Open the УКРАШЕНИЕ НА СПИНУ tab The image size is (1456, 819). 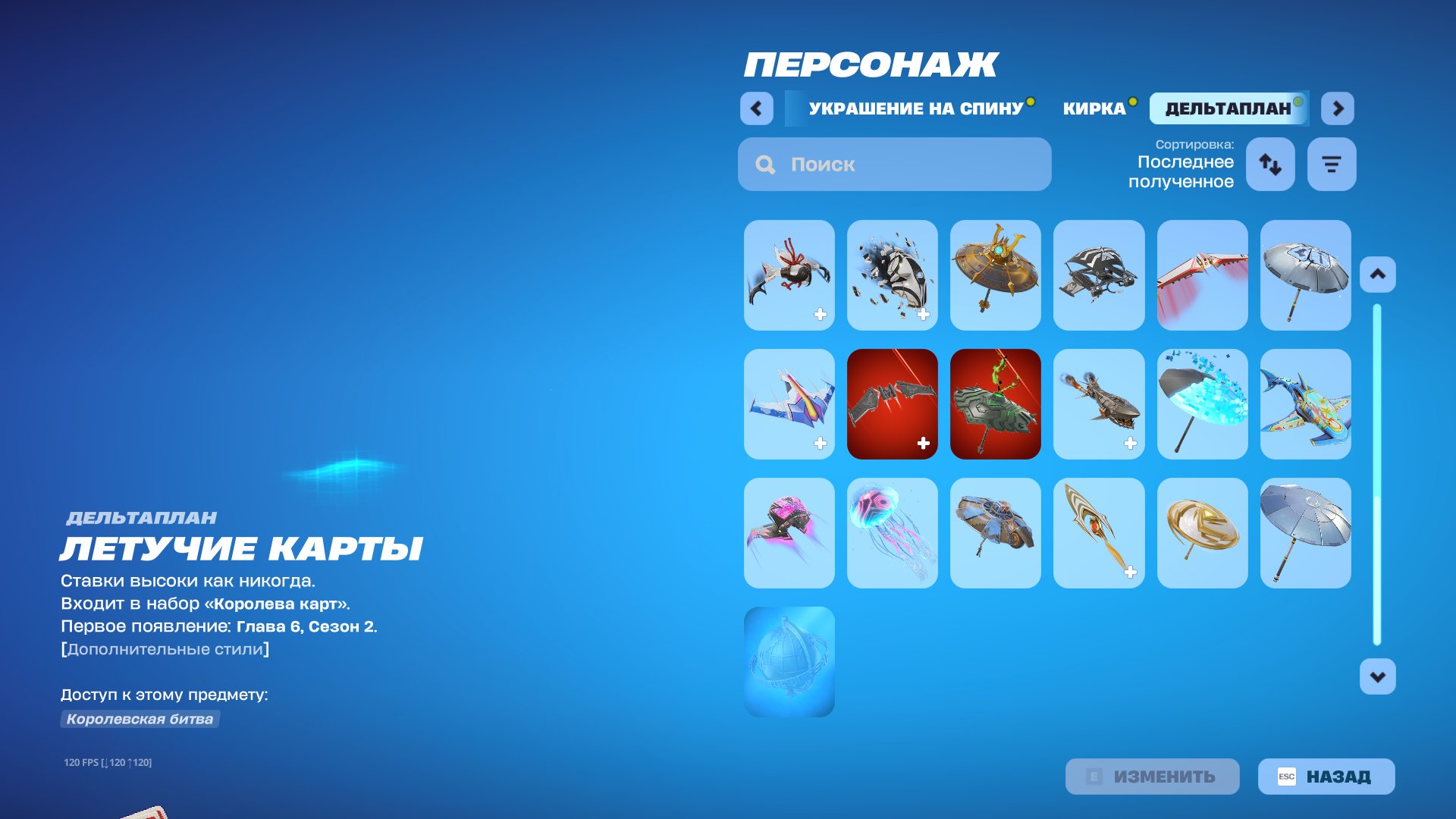pyautogui.click(x=915, y=108)
